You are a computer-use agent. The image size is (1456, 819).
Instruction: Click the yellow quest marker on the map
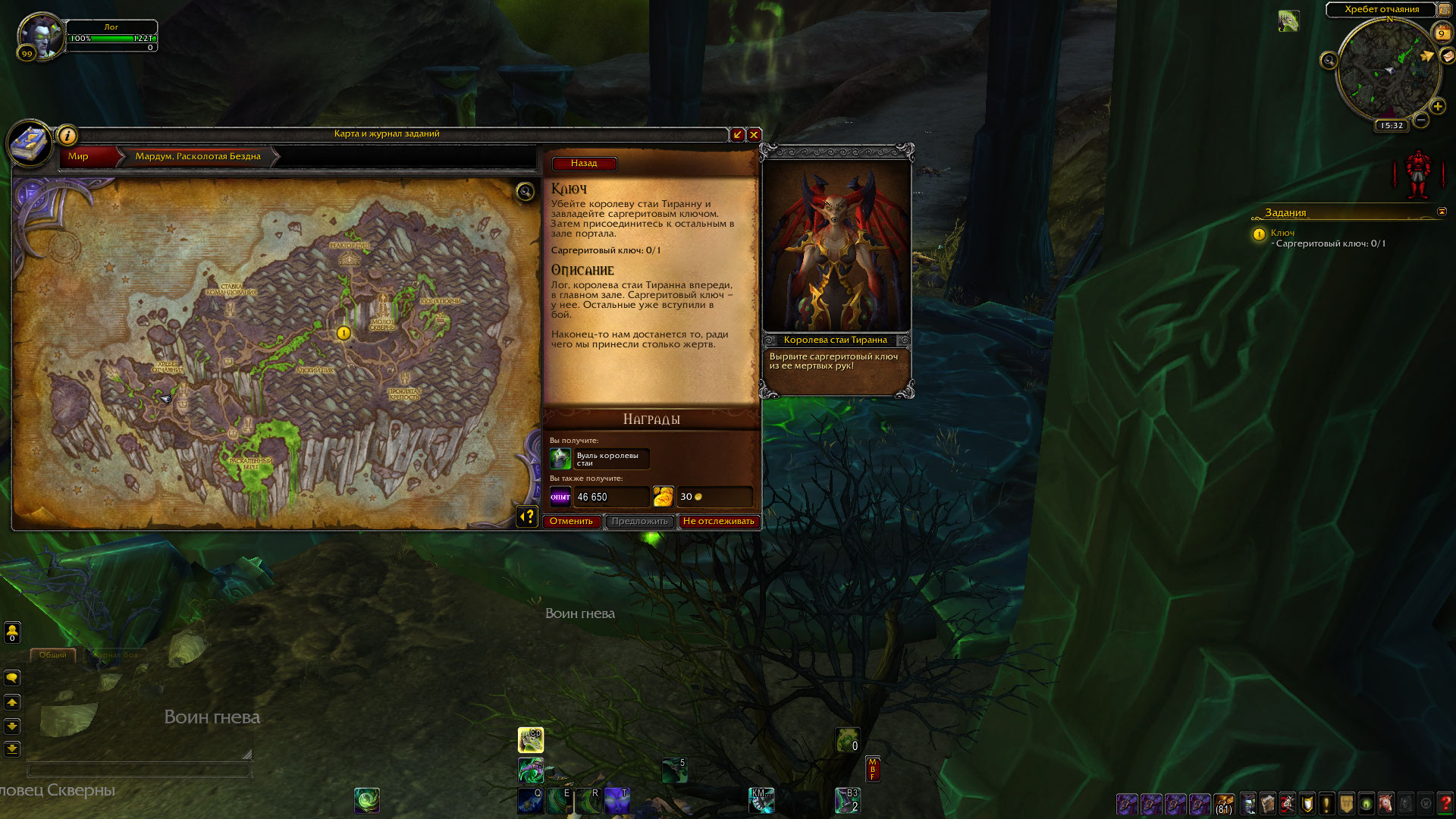coord(344,333)
